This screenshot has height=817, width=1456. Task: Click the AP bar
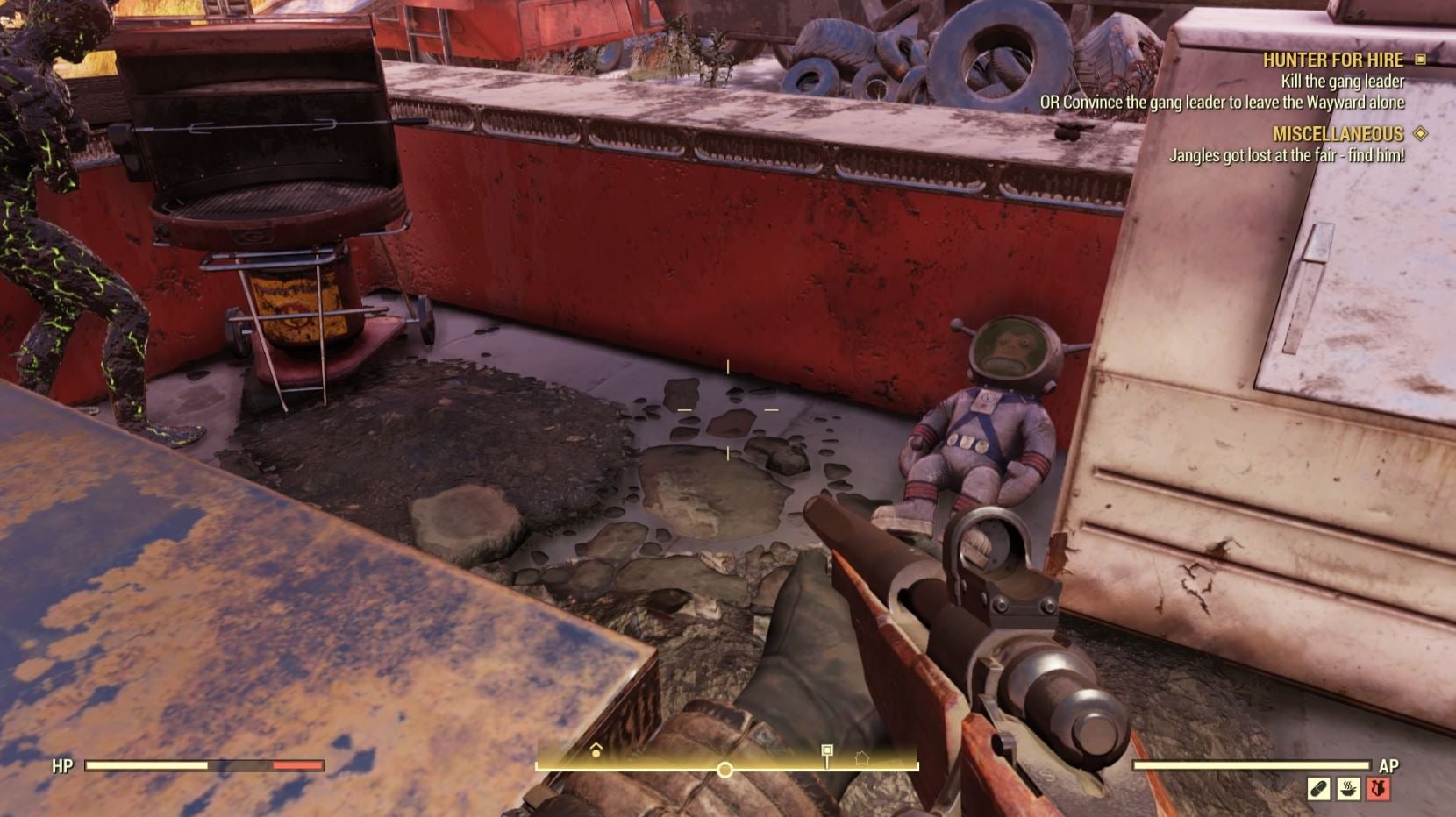(x=1254, y=766)
